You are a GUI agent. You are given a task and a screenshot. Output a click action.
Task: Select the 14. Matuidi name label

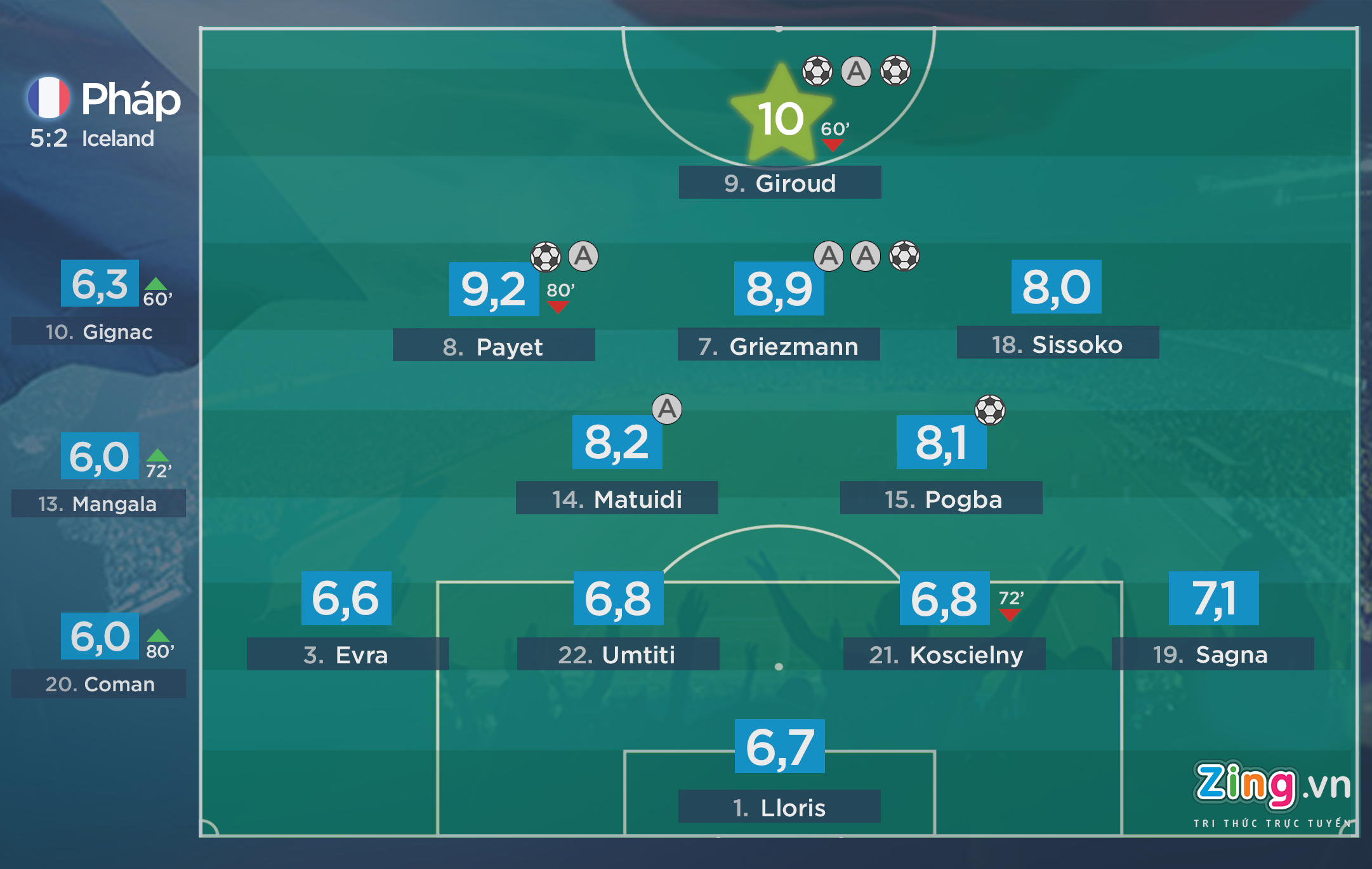point(617,498)
